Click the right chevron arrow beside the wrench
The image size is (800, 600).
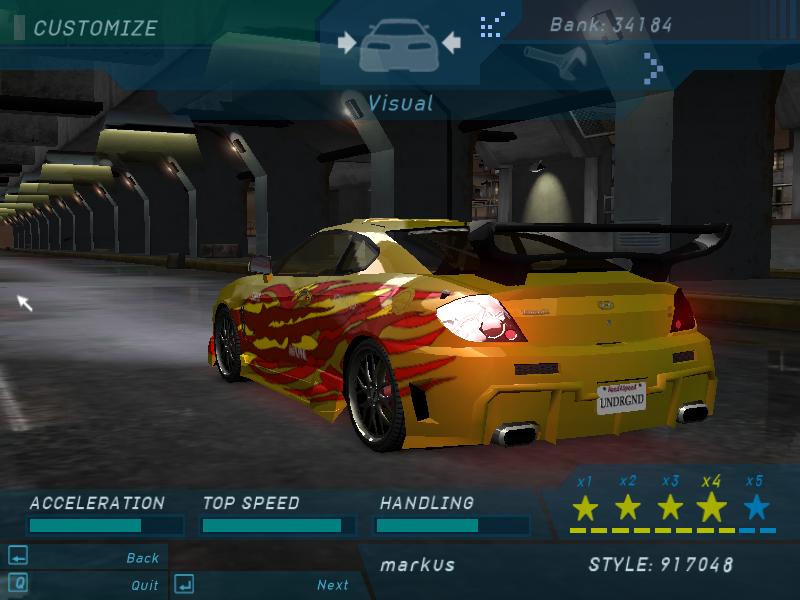tap(653, 66)
